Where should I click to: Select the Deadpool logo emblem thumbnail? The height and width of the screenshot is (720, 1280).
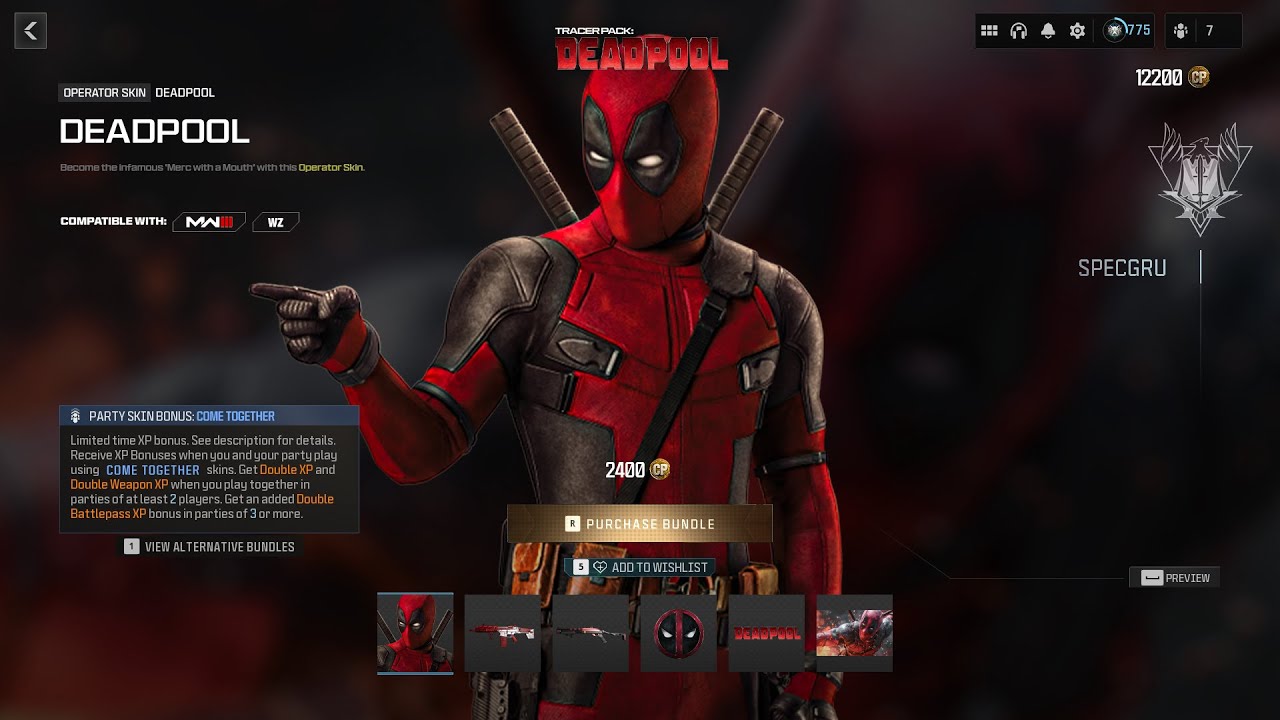(x=678, y=633)
